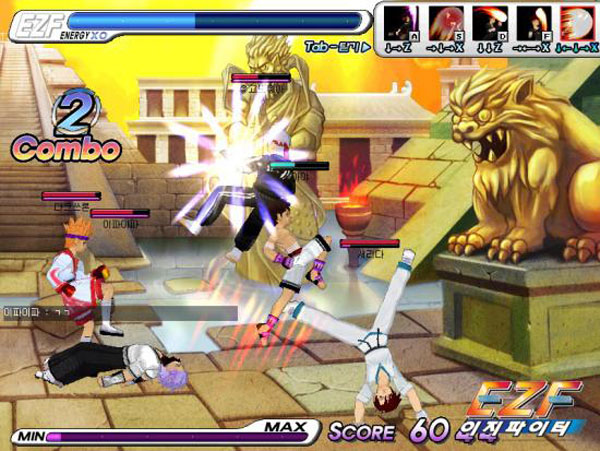Select the skill icon marked A
600x451 pixels.
tap(400, 23)
